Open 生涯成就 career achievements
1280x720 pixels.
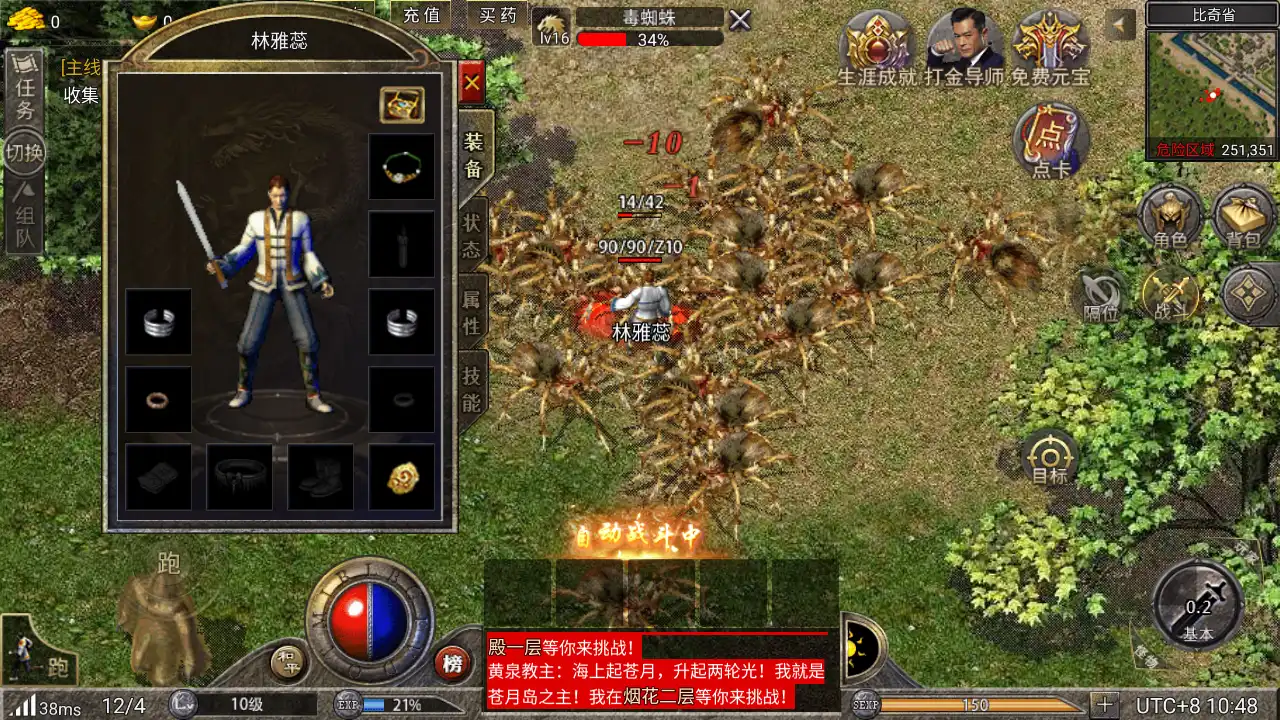(876, 45)
